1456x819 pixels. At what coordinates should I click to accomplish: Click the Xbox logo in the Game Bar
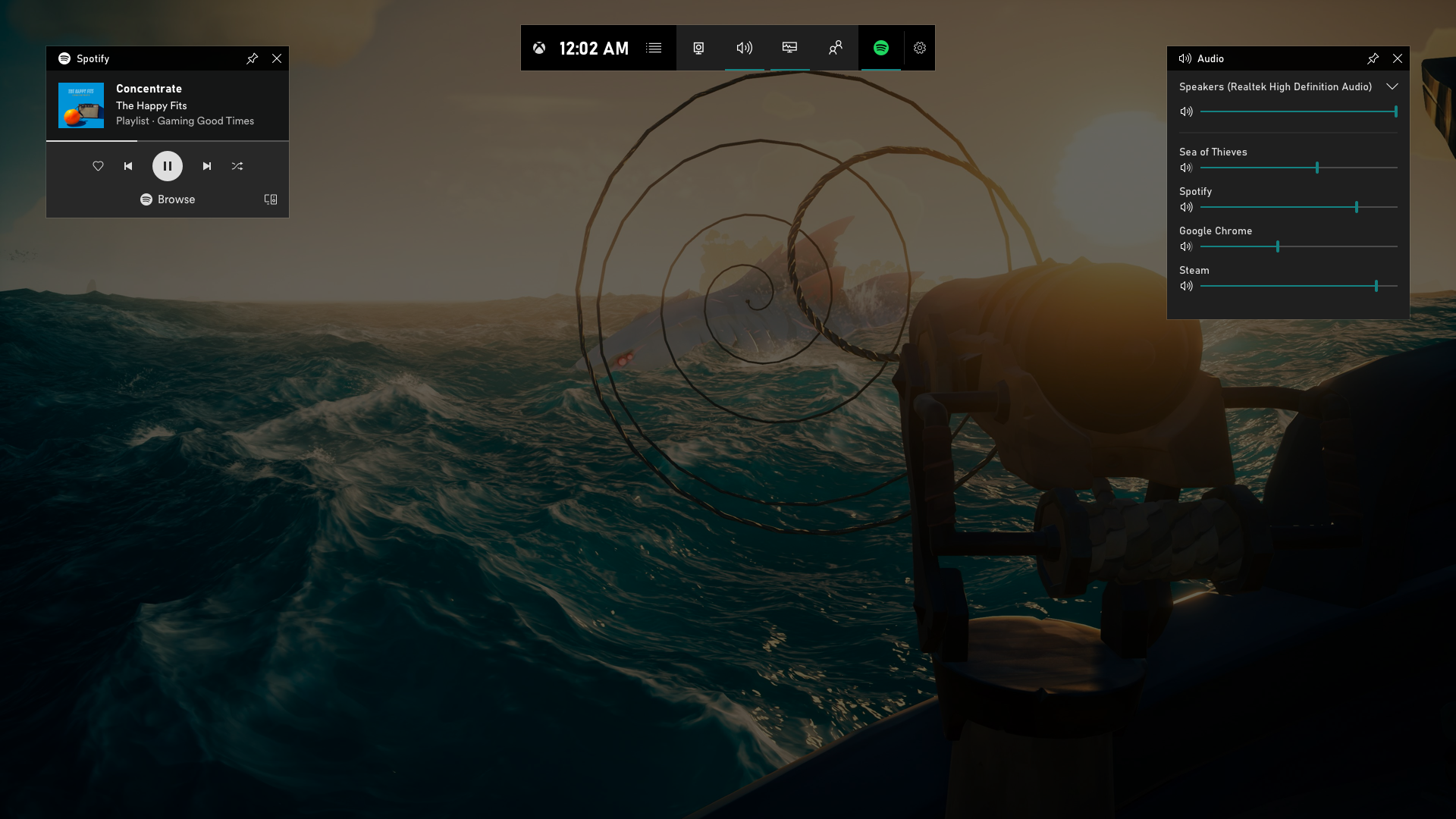pos(541,48)
